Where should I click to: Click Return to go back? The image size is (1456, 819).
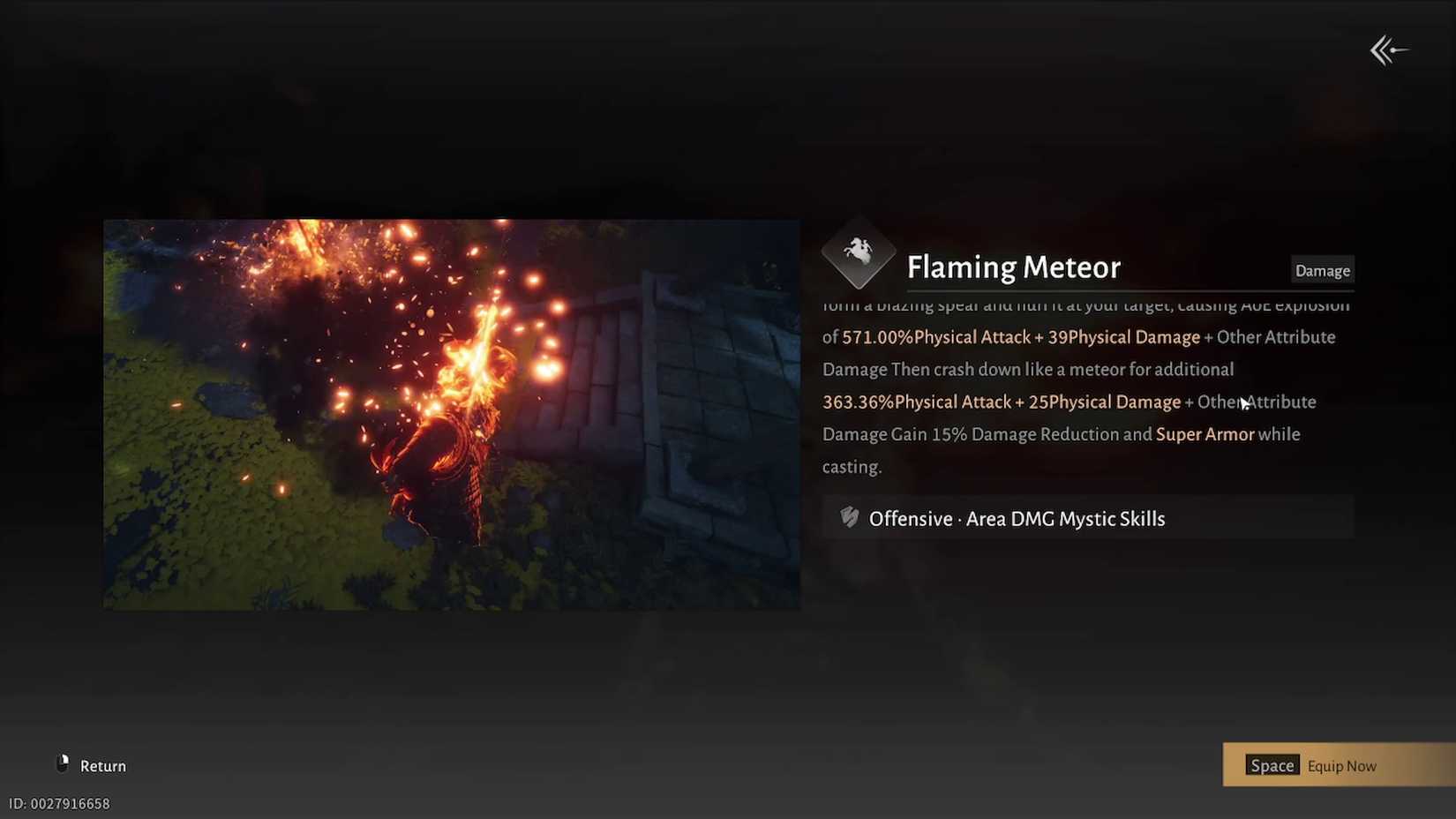pyautogui.click(x=101, y=765)
